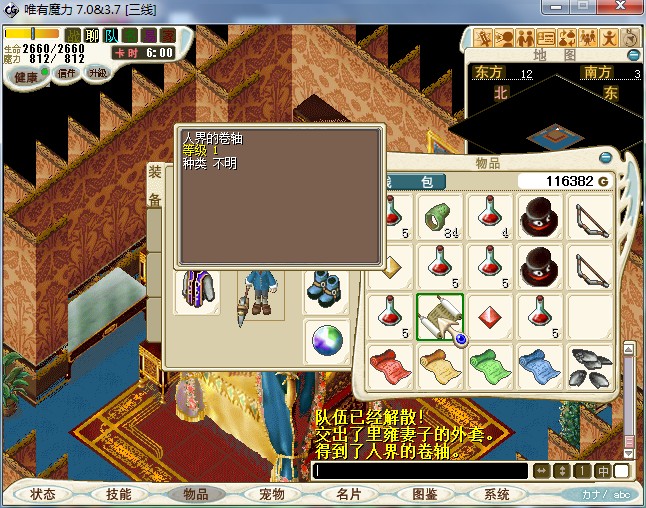Image resolution: width=646 pixels, height=508 pixels.
Task: Open the 宠物 pet menu
Action: tap(271, 494)
